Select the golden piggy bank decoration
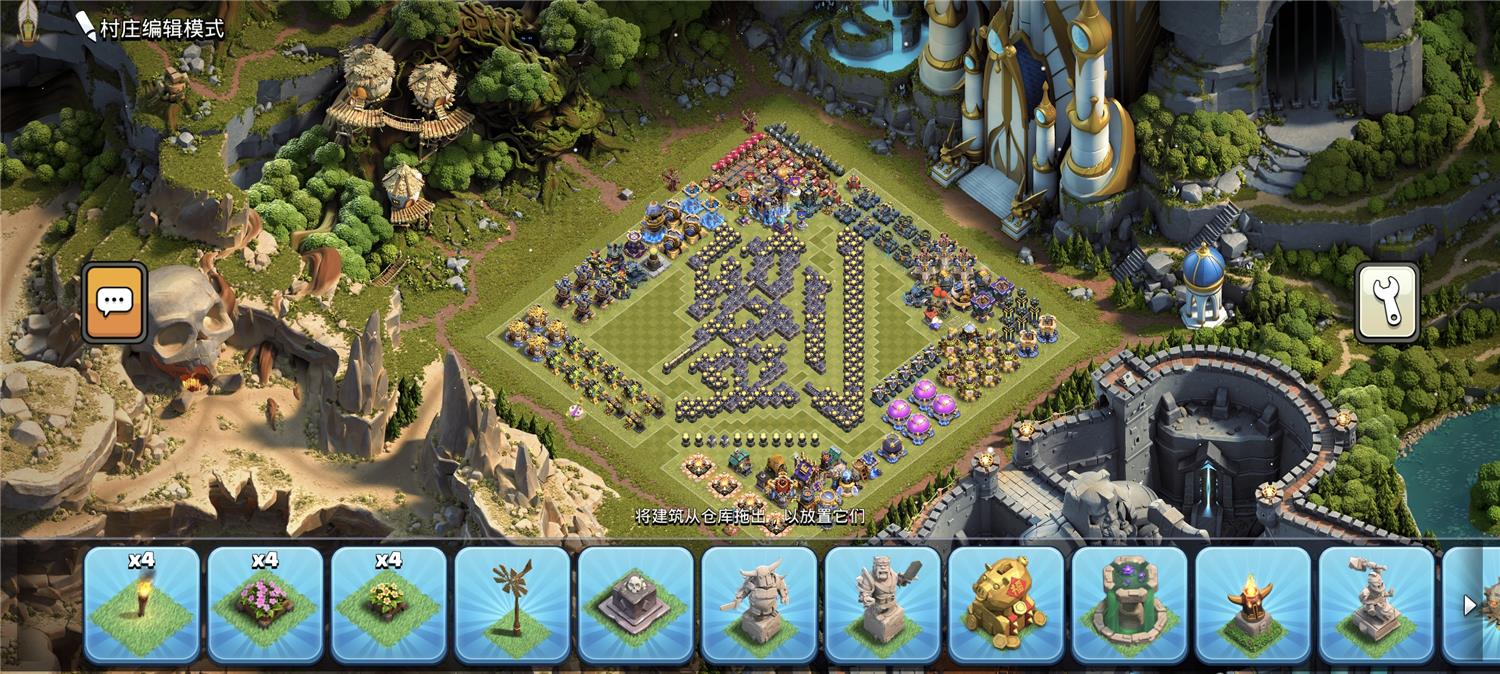Viewport: 1500px width, 674px height. click(x=1006, y=605)
